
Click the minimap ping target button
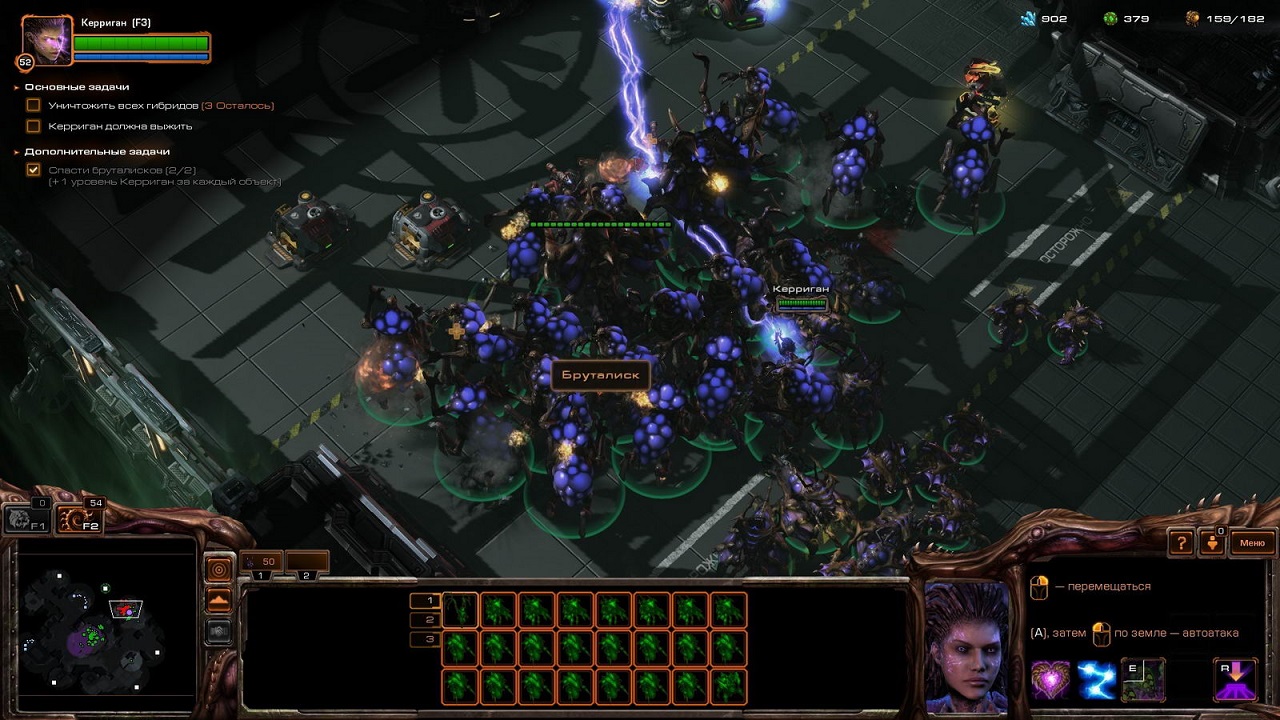[218, 569]
